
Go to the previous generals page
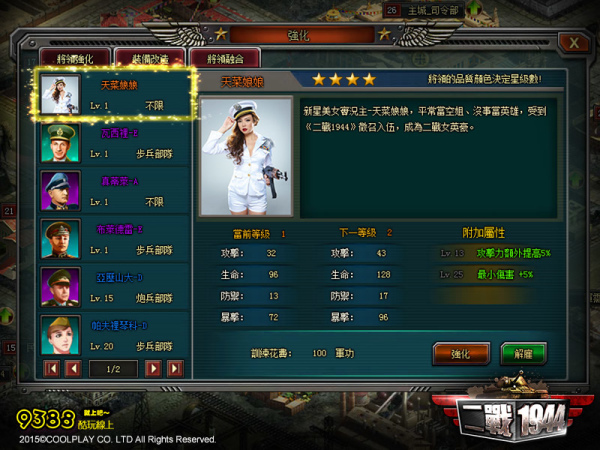73,368
